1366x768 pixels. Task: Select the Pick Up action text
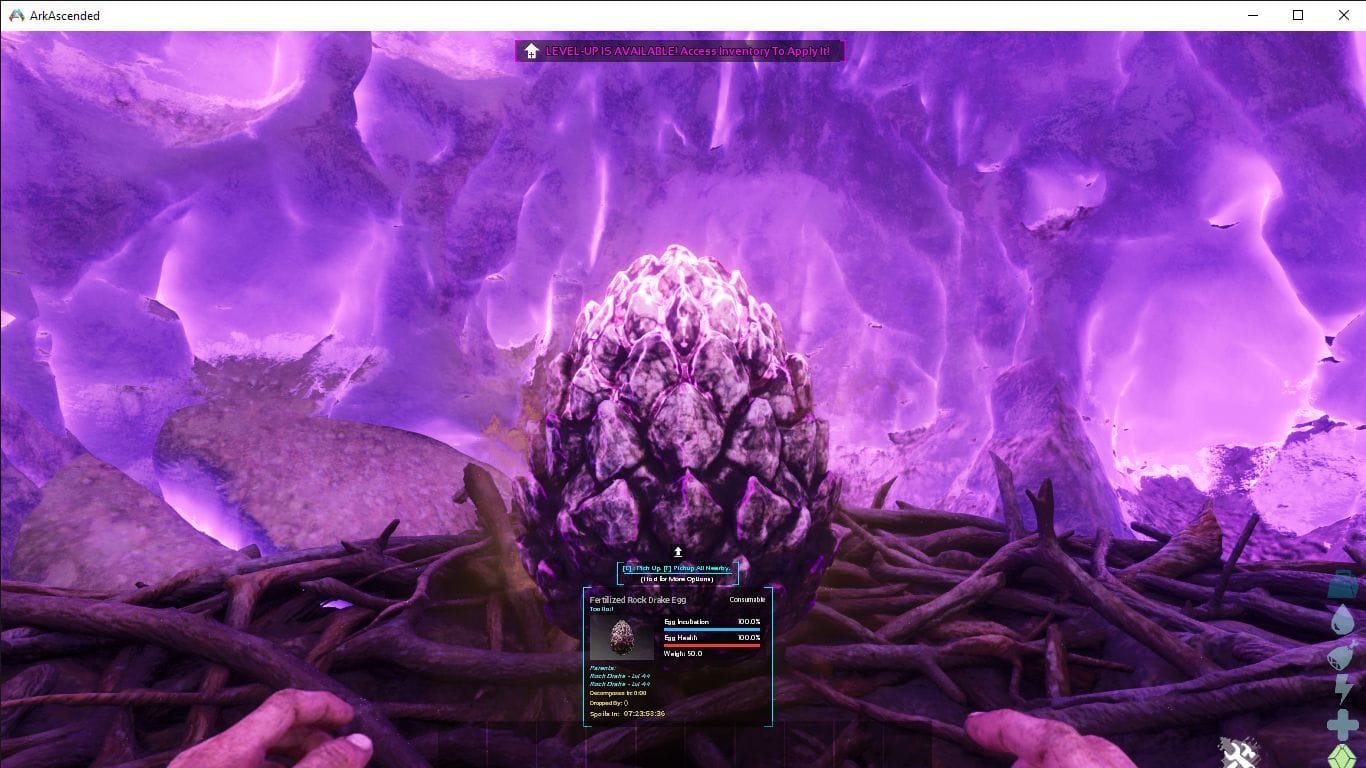point(643,567)
